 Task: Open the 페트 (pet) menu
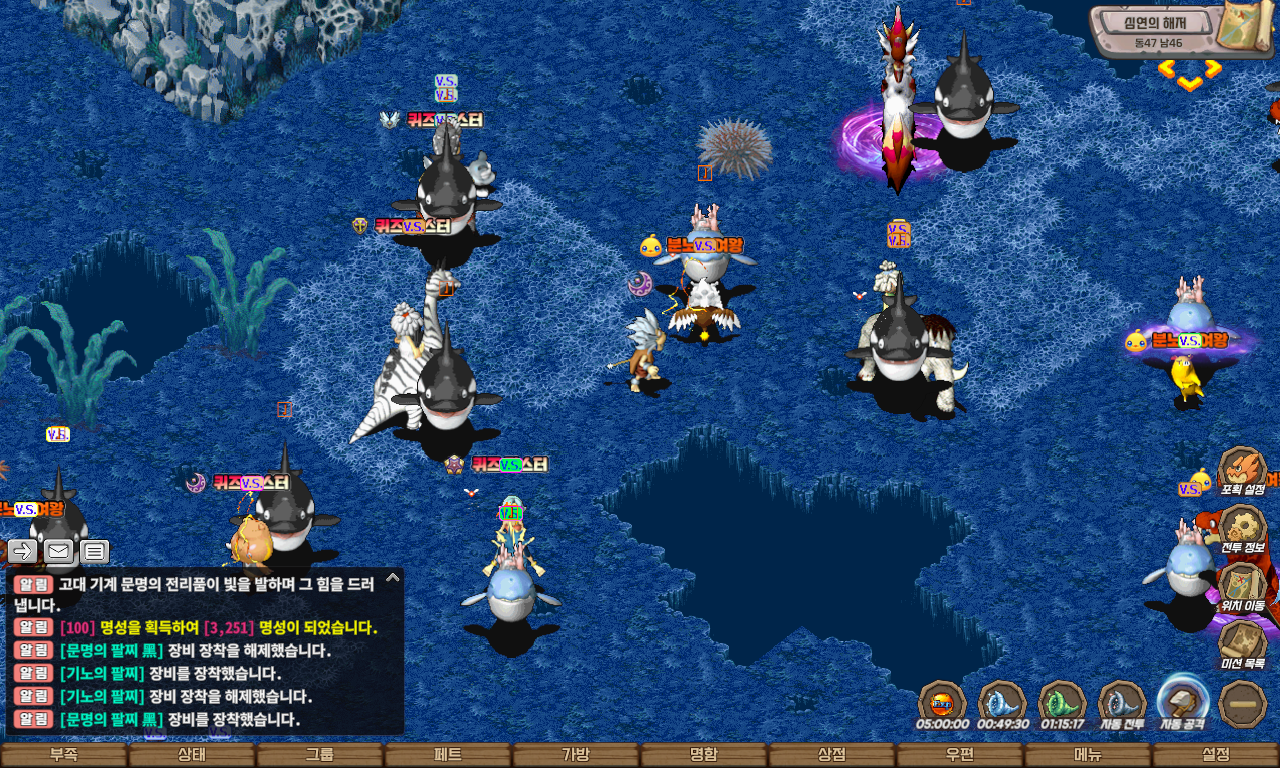point(448,755)
